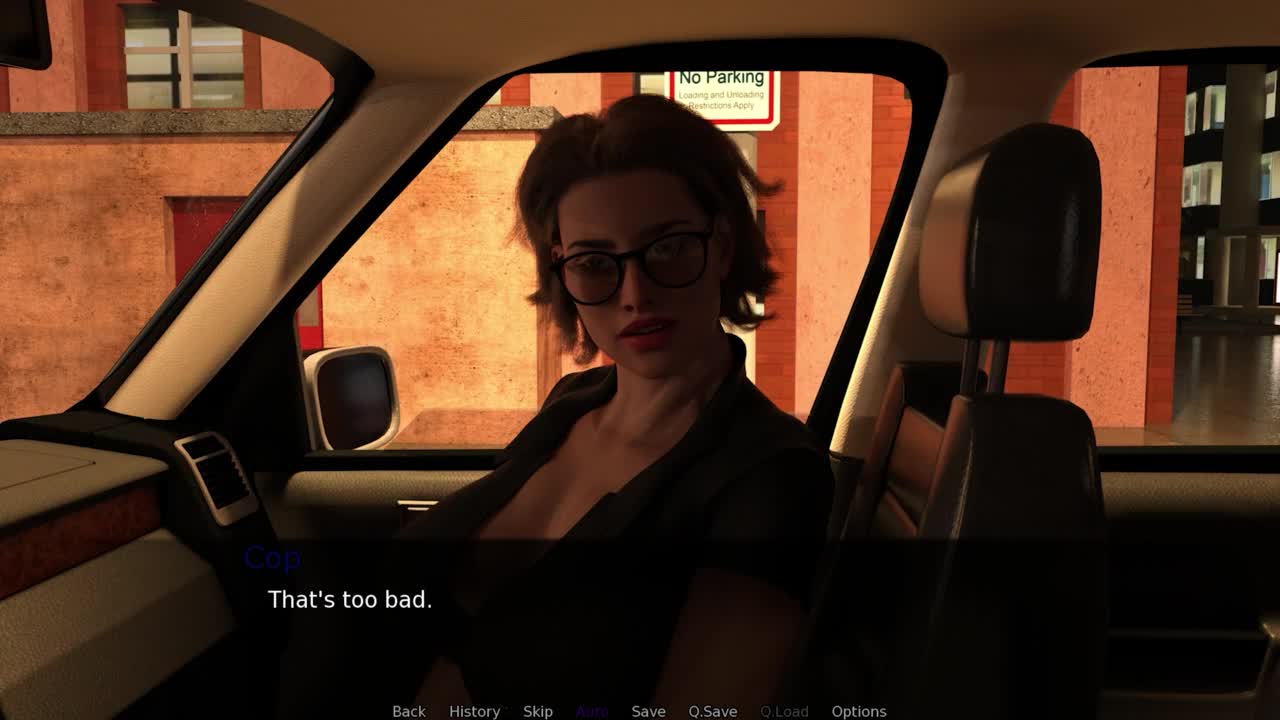
Task: Open the Save game screen
Action: (x=648, y=711)
